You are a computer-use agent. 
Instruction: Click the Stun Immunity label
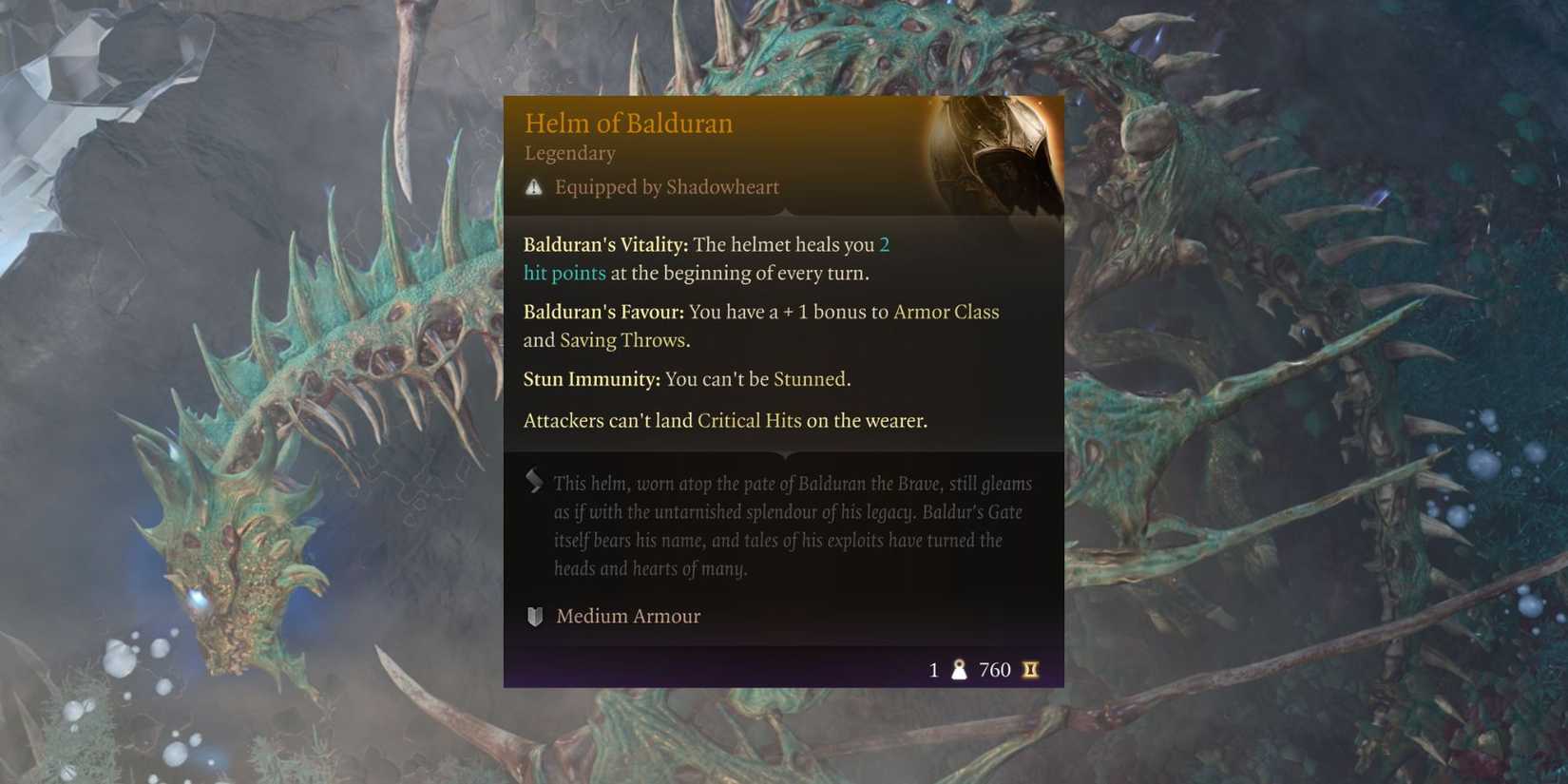[590, 378]
